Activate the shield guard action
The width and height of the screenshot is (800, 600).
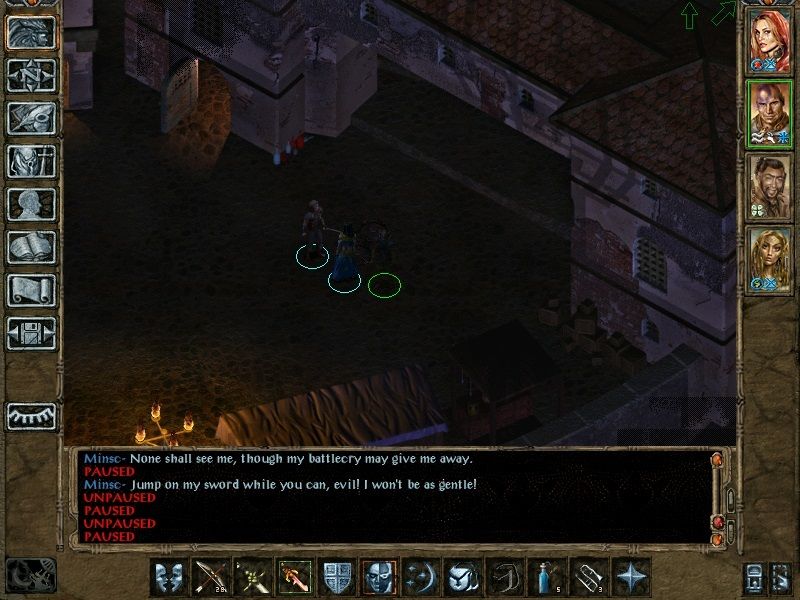point(338,577)
